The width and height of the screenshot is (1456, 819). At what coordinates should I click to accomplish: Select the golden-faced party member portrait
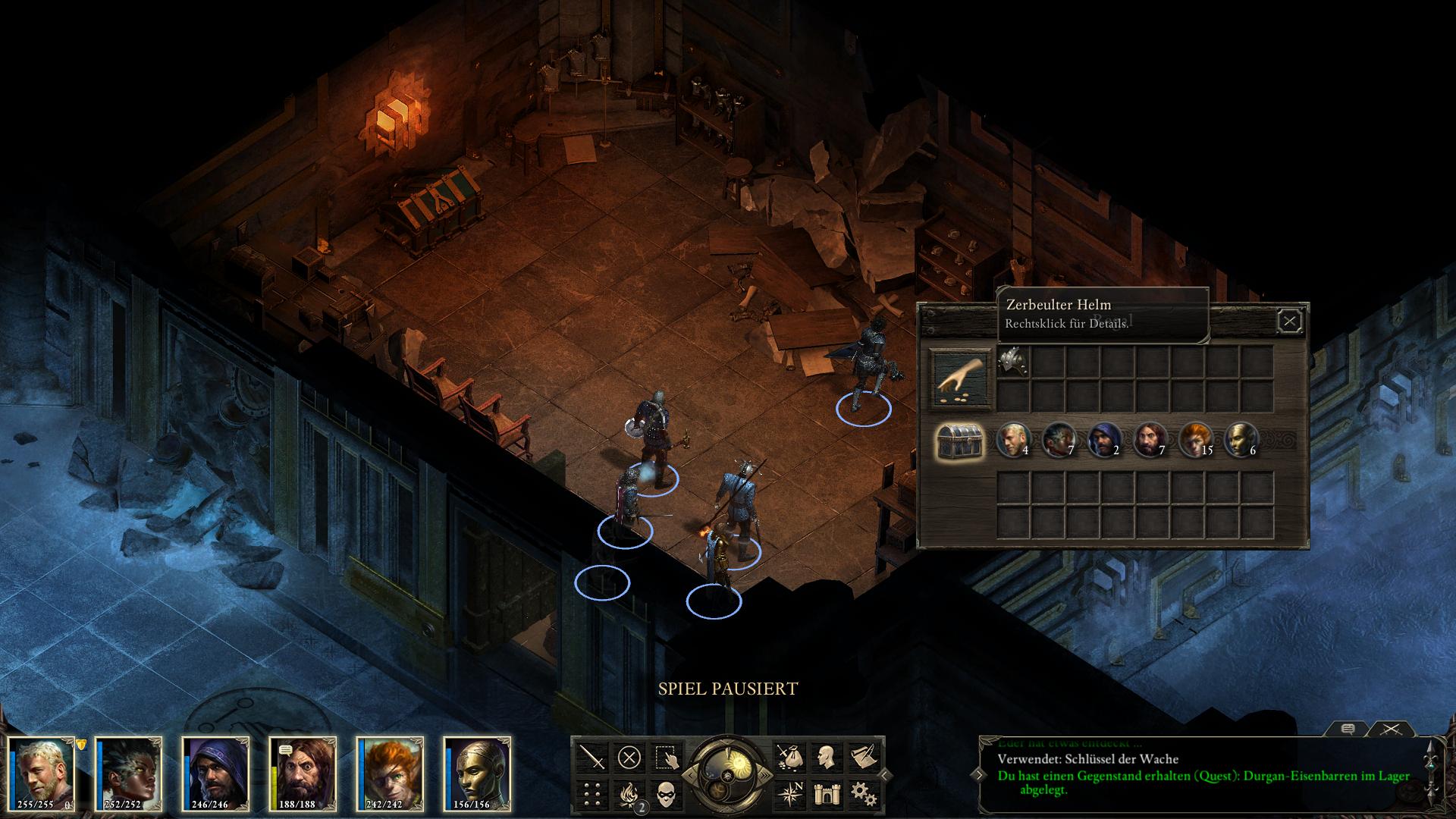pyautogui.click(x=477, y=770)
